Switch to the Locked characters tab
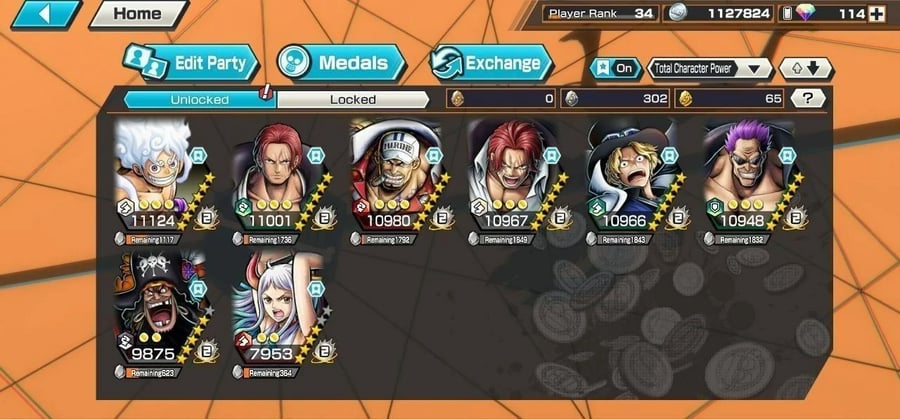Image resolution: width=900 pixels, height=419 pixels. (x=353, y=99)
